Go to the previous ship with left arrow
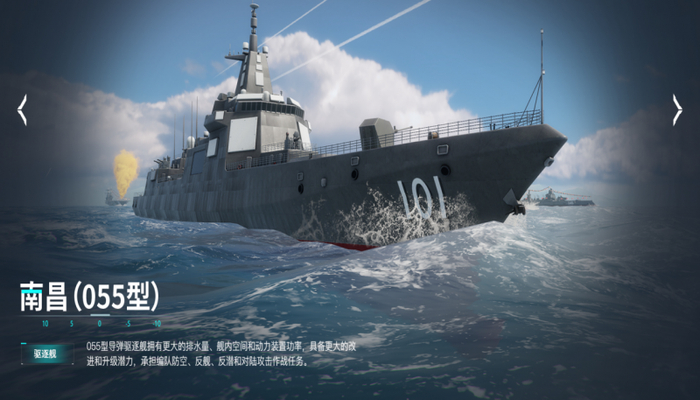Viewport: 700px width, 400px height. pyautogui.click(x=22, y=110)
